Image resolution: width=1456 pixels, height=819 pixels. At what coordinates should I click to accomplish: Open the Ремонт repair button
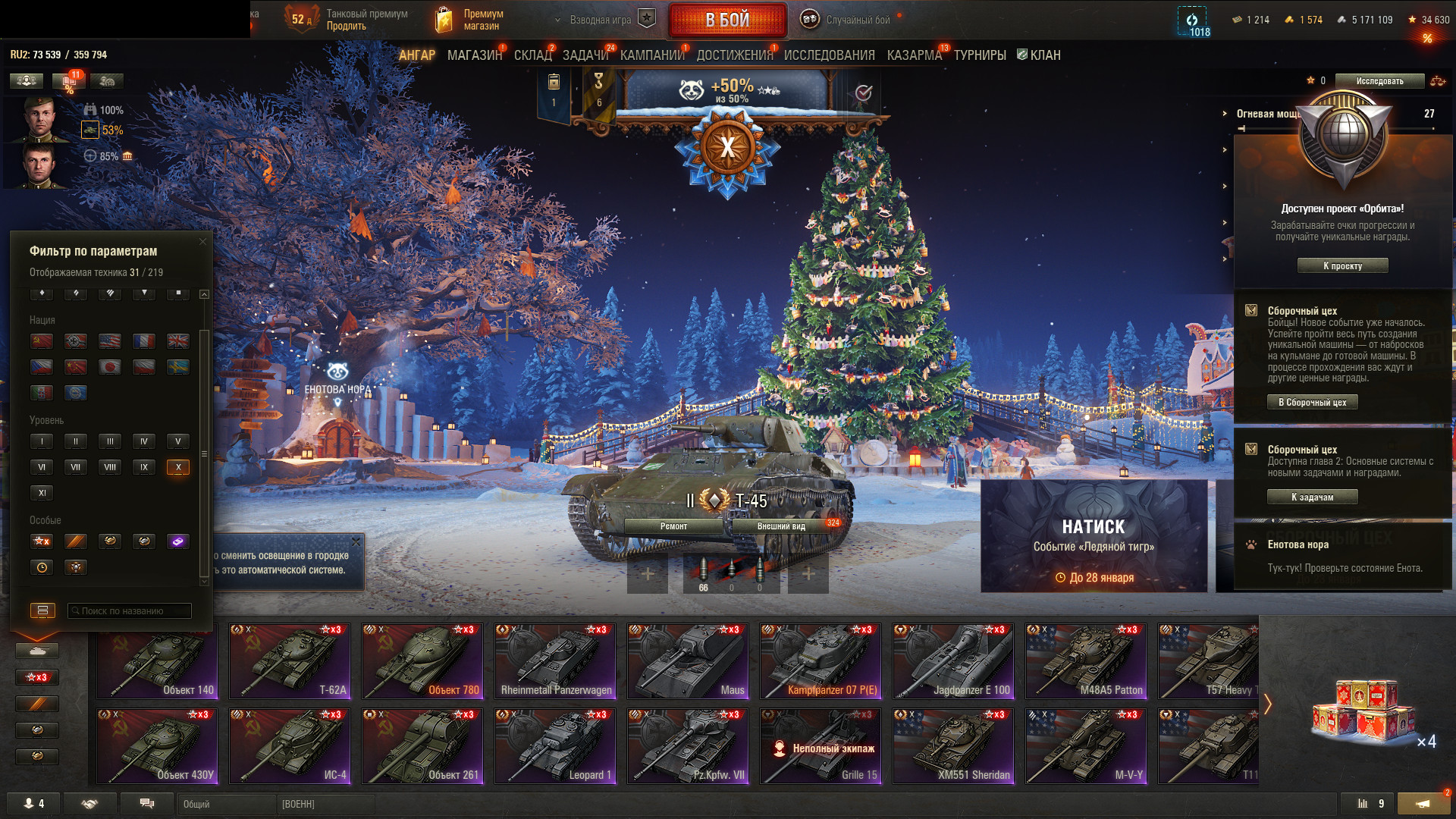tap(673, 526)
